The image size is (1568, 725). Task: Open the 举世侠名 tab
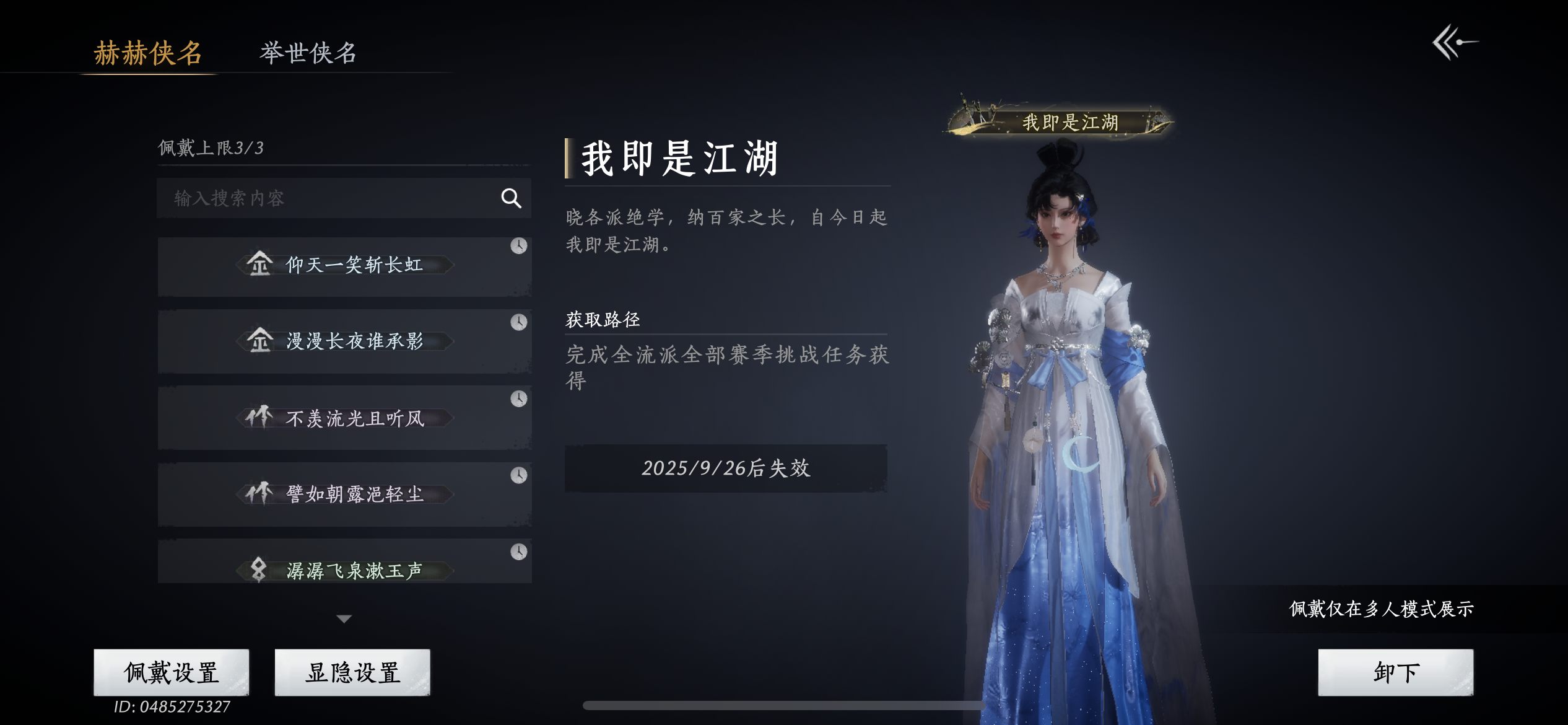pyautogui.click(x=308, y=53)
